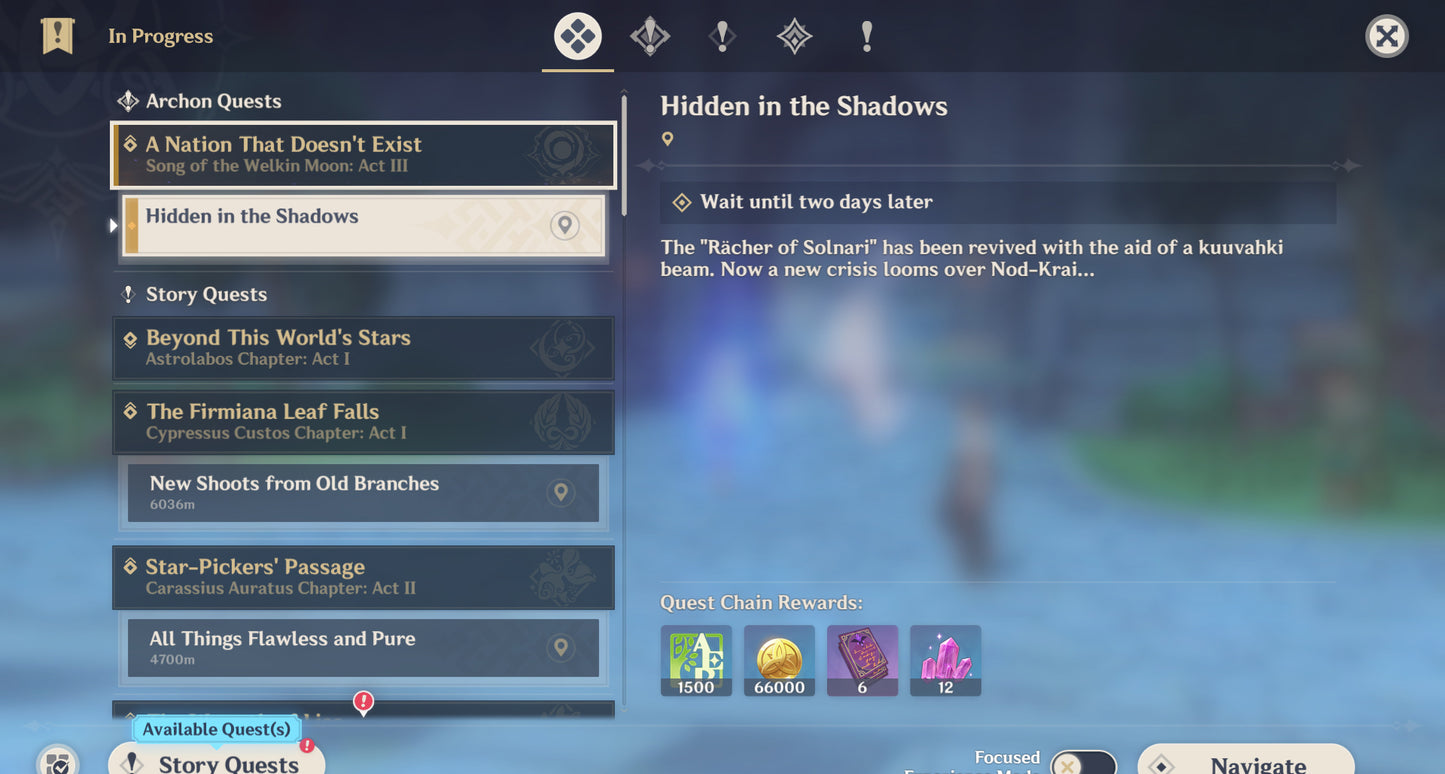1445x774 pixels.
Task: Select the all-quests filter tab
Action: 578,37
